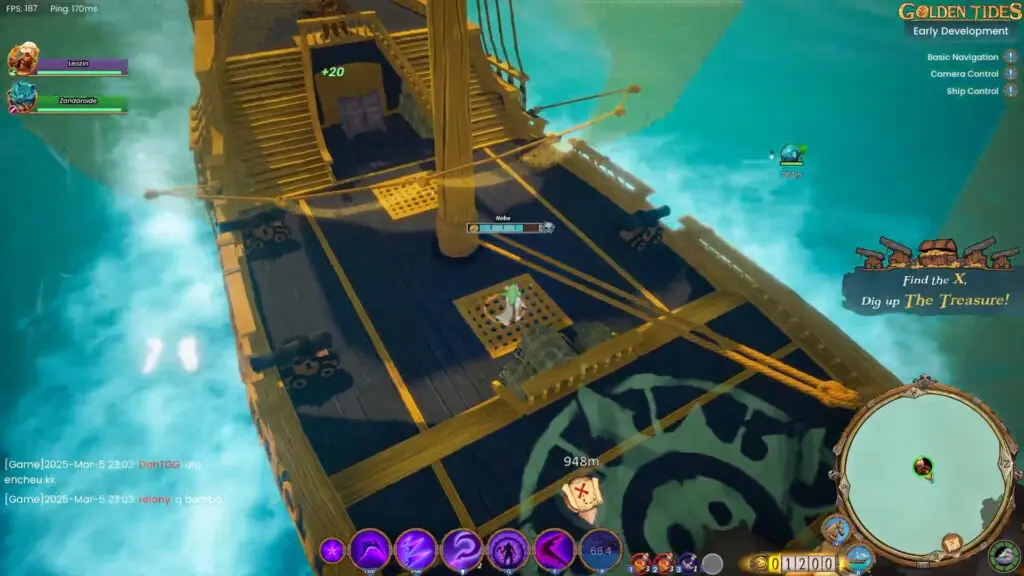Open the Camera Control tutorial hint
Viewport: 1024px width, 576px height.
pyautogui.click(x=1010, y=75)
